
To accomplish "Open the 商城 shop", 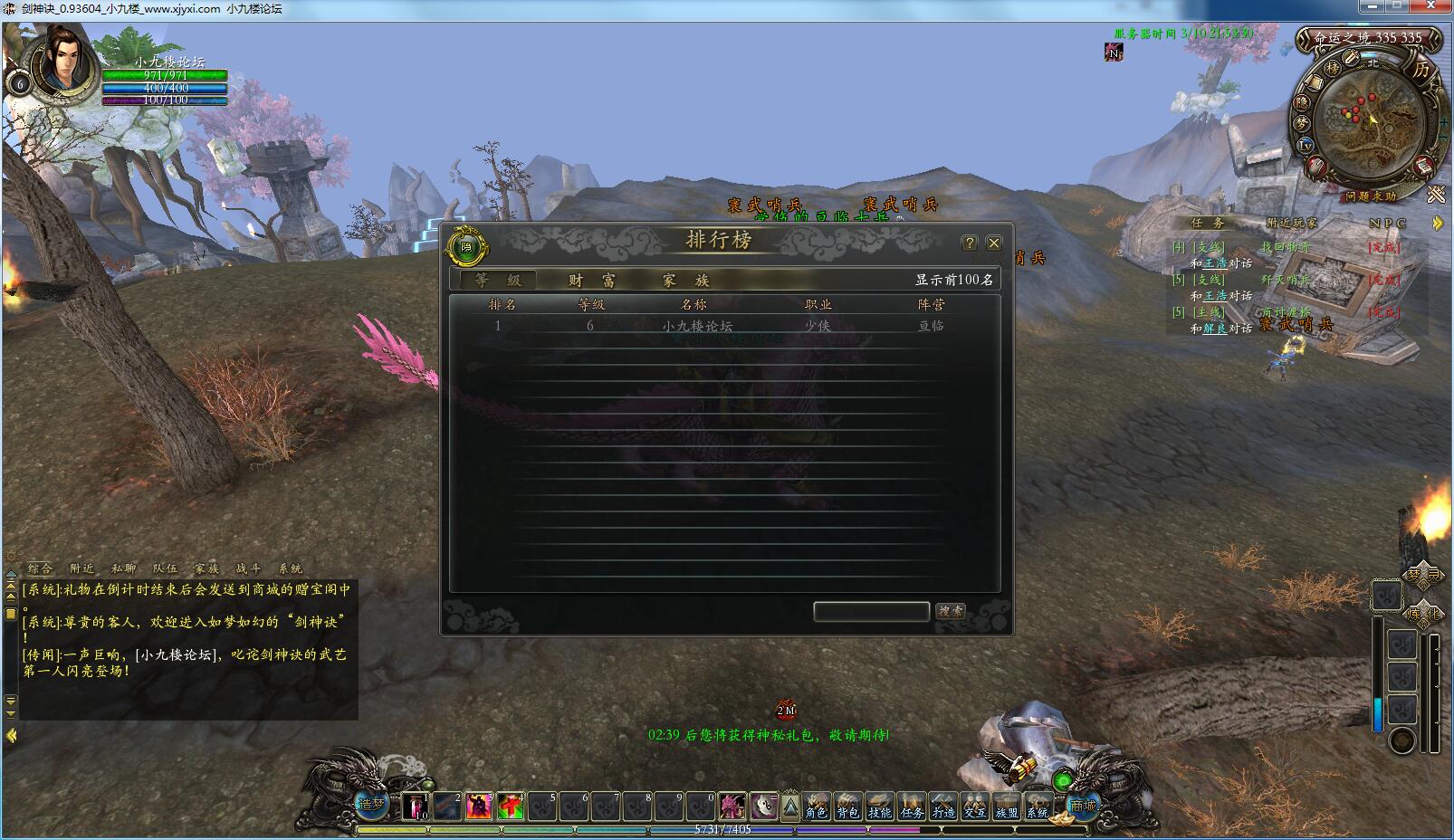I will (1083, 805).
